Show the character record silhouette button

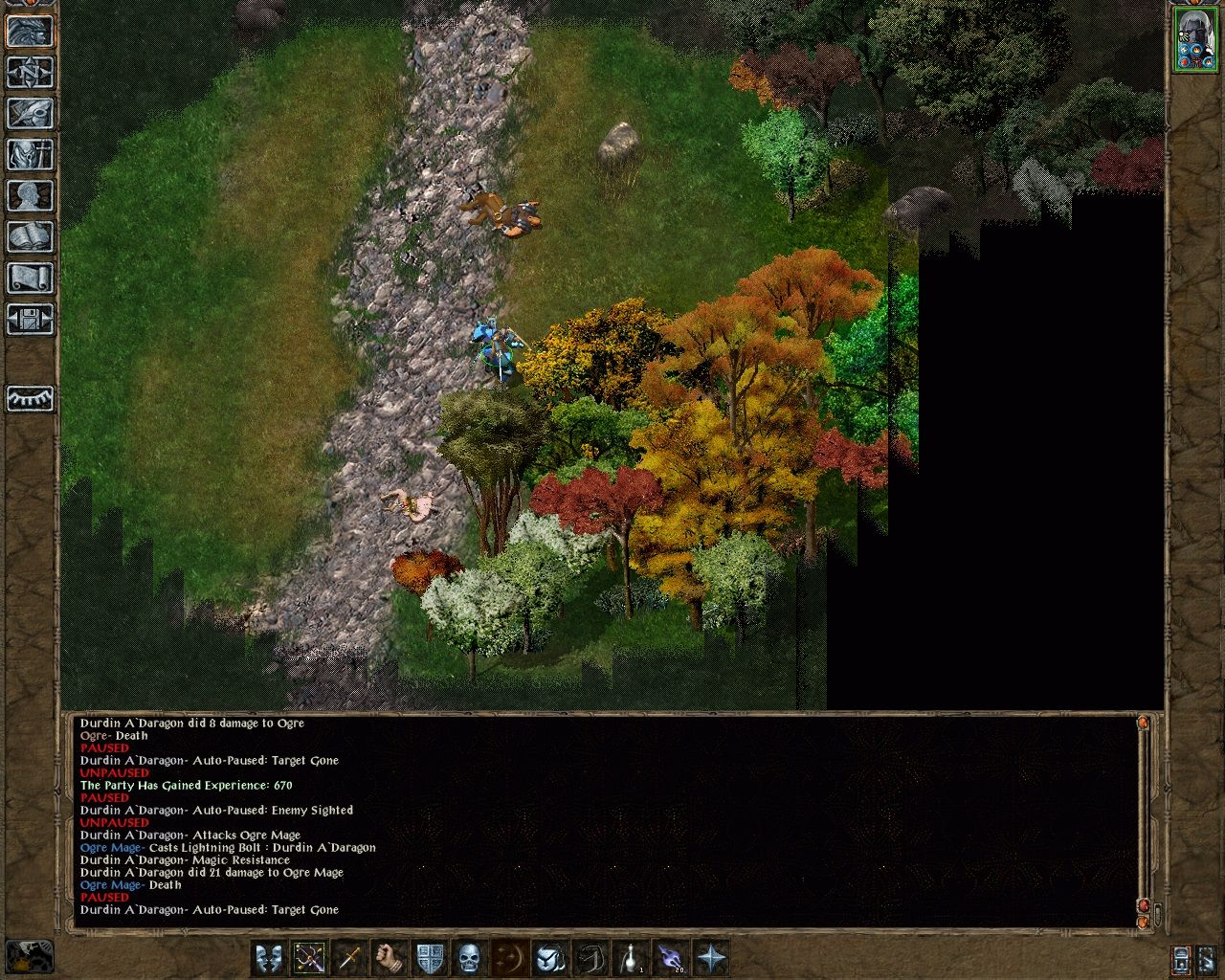click(30, 195)
